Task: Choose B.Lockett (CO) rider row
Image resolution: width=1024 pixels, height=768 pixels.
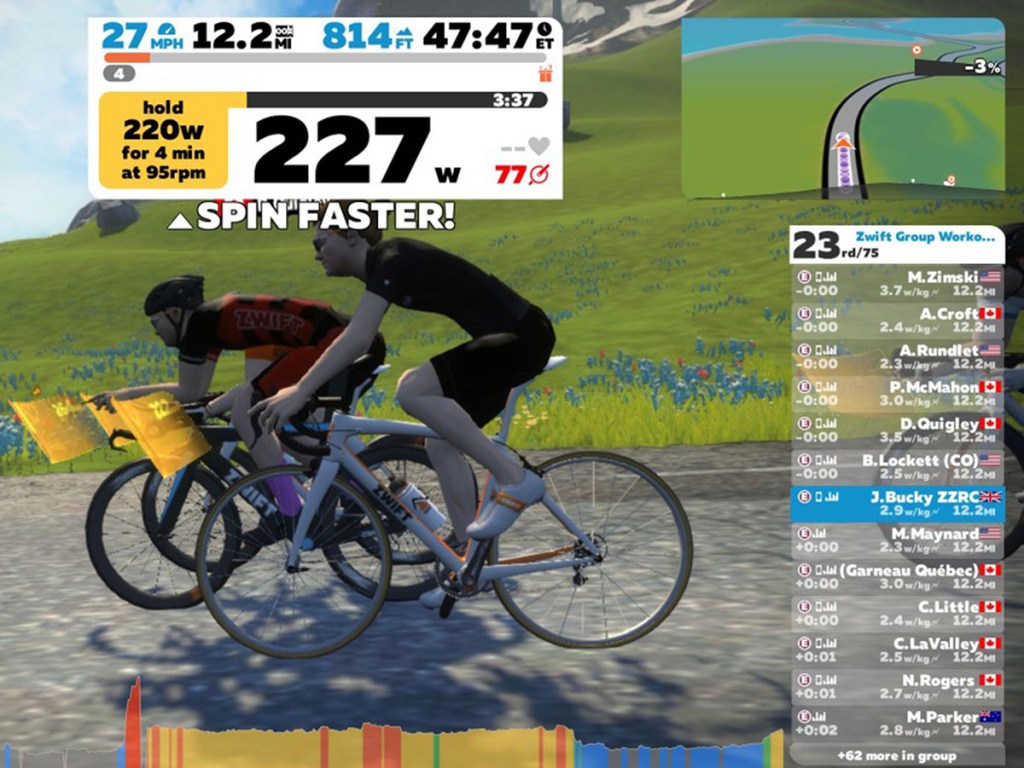Action: tap(897, 467)
